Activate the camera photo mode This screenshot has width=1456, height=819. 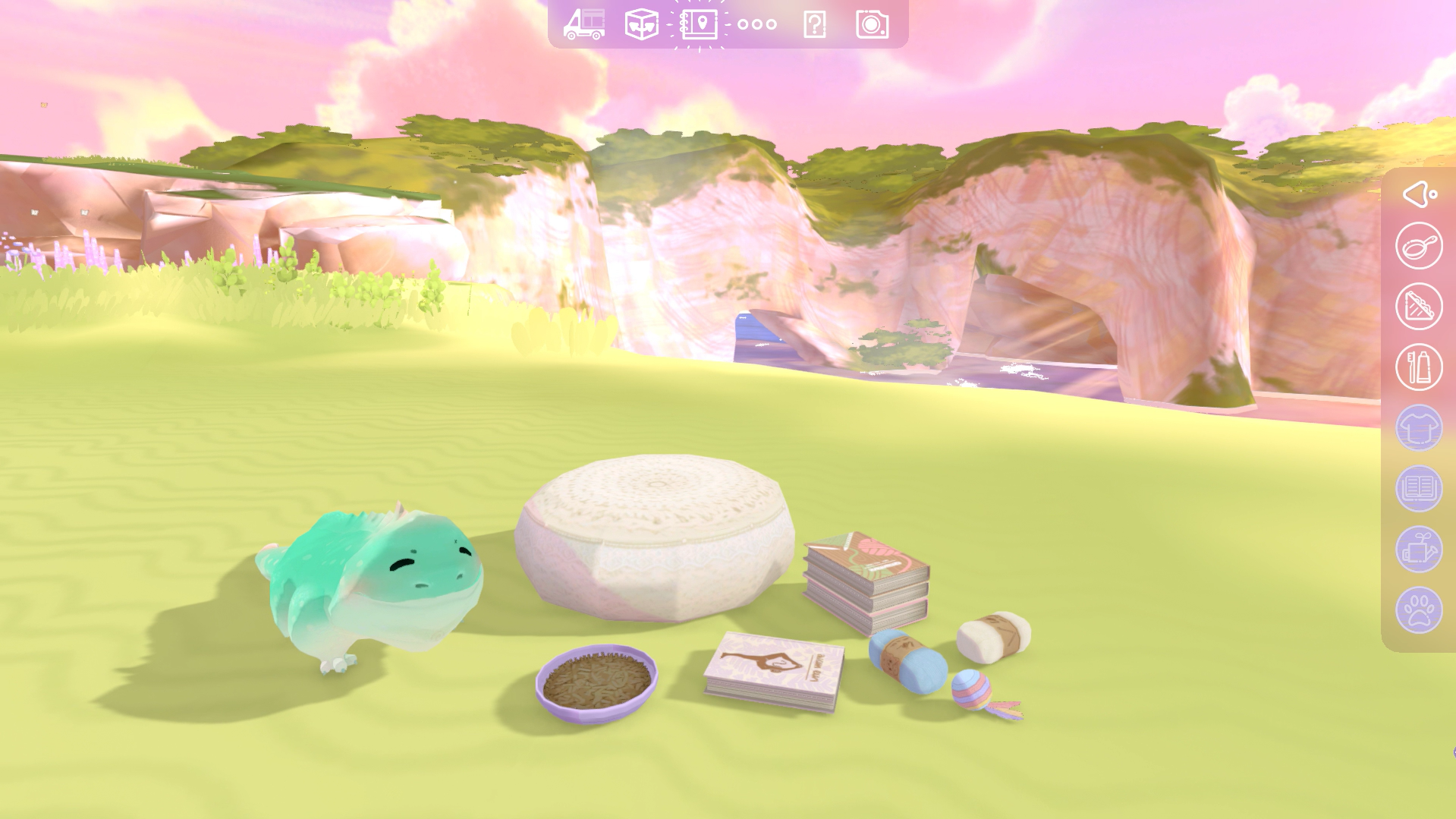click(872, 25)
